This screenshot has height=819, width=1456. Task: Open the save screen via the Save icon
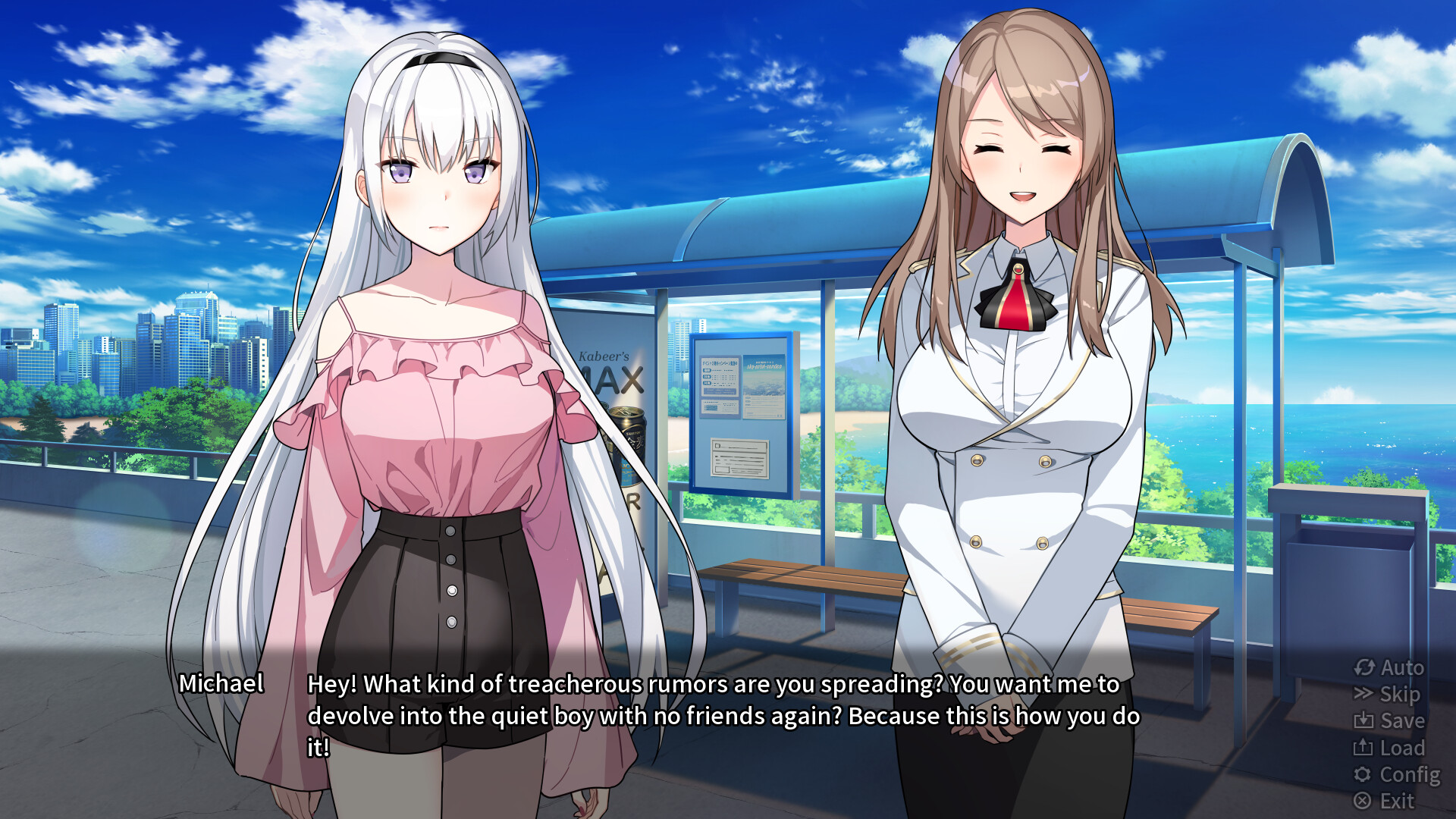[1365, 721]
